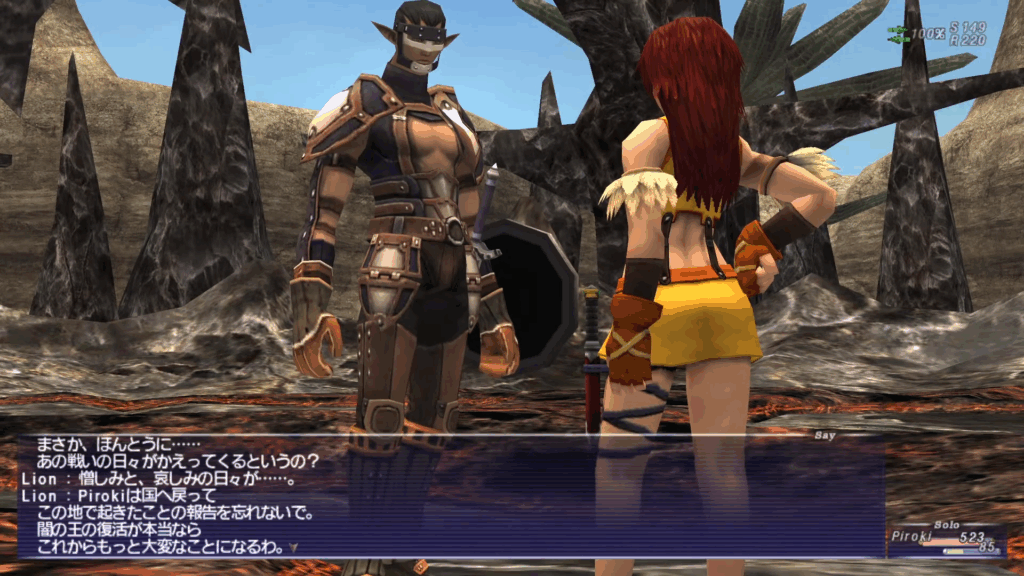Click the Say chat mode label

[825, 435]
